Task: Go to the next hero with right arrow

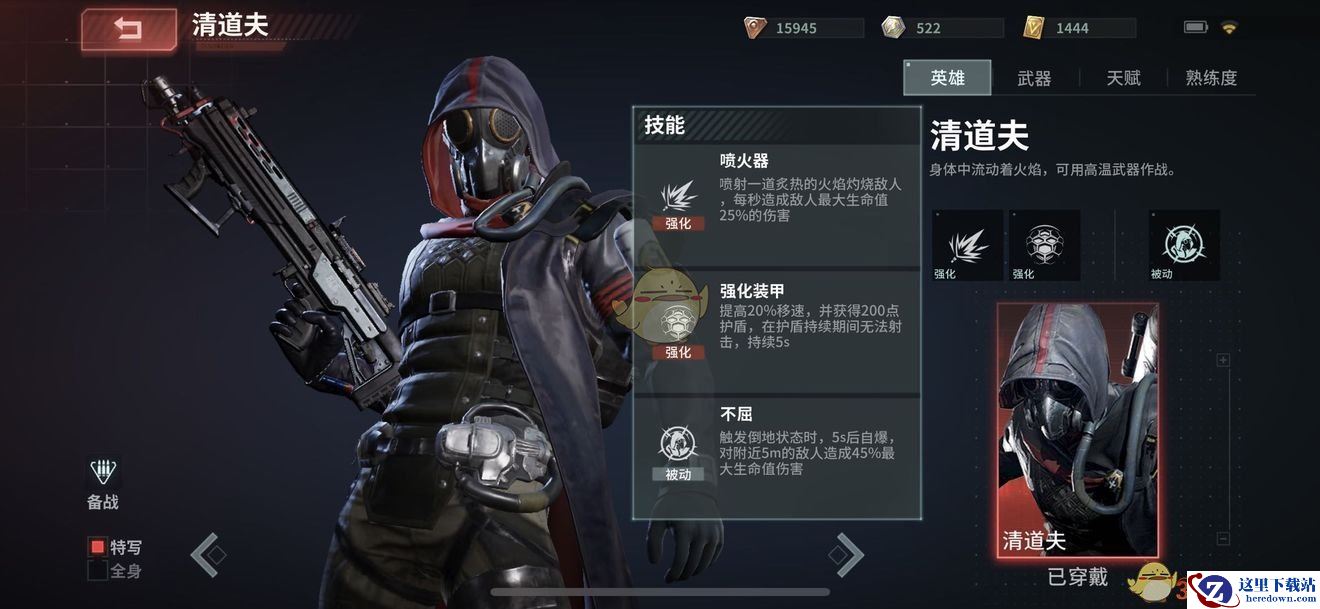Action: [846, 554]
